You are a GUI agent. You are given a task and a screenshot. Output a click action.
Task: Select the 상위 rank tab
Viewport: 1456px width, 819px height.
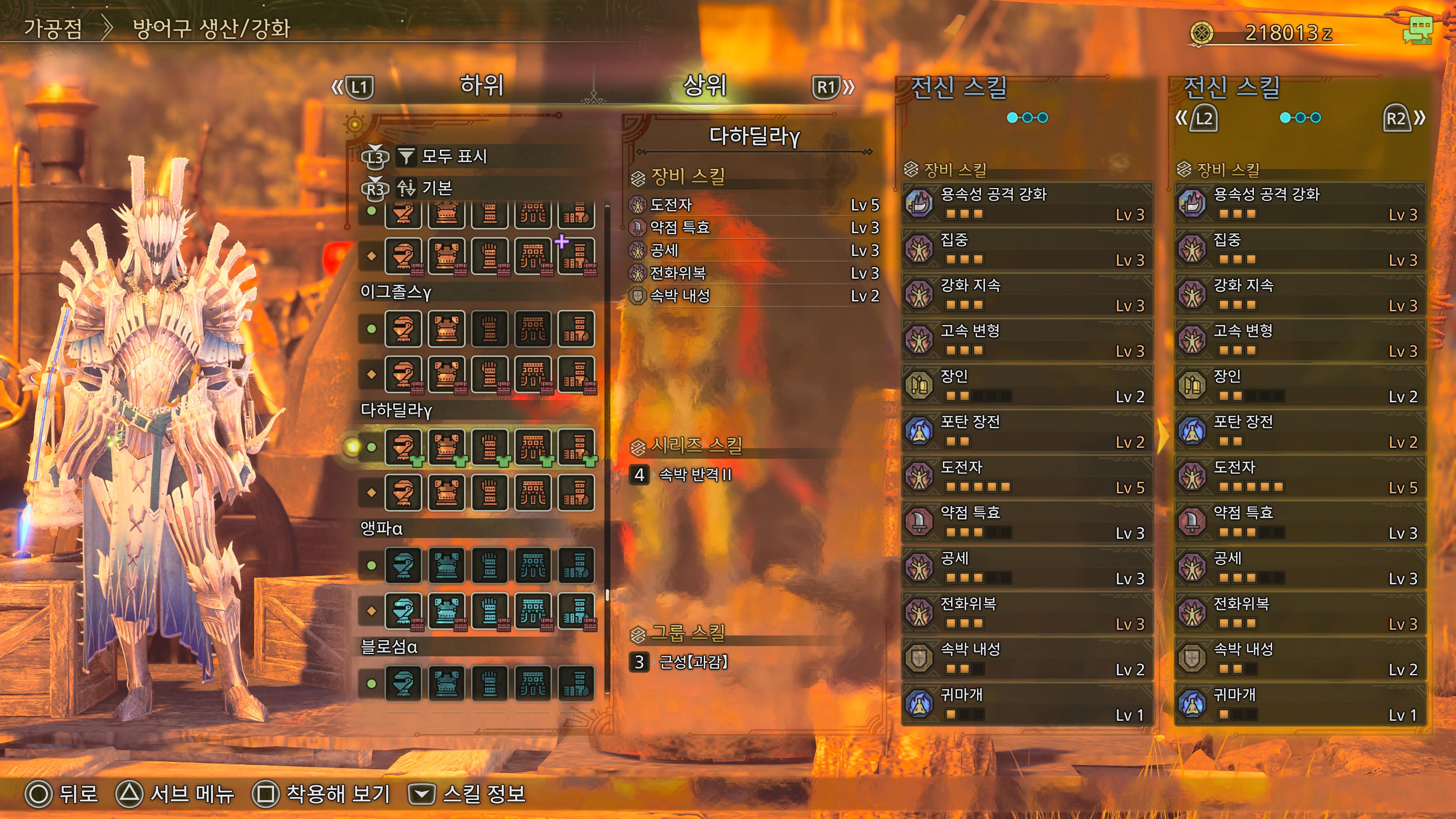(704, 86)
